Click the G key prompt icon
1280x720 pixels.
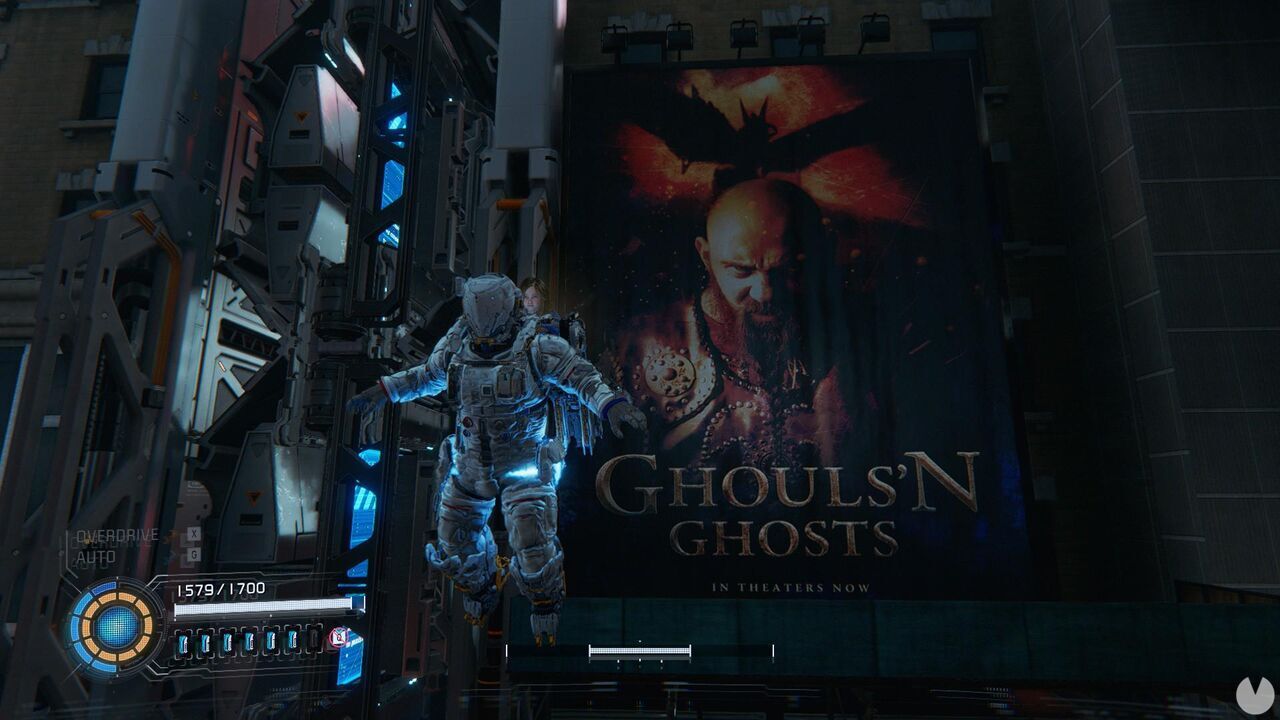193,553
